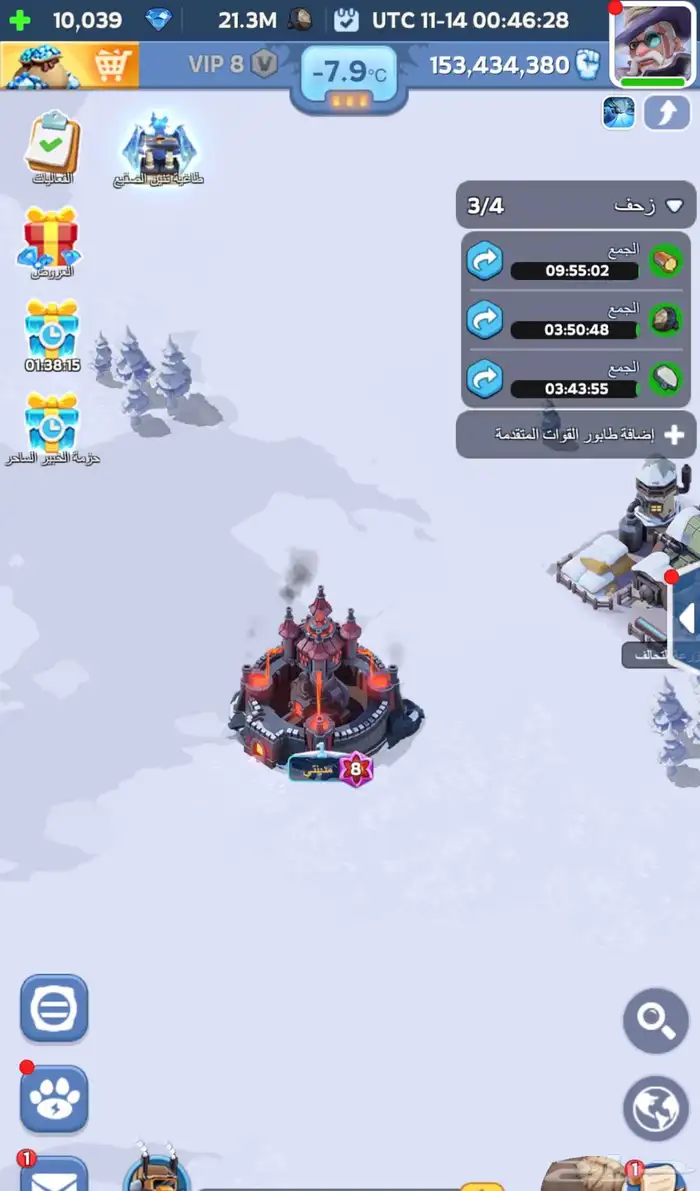Add an advanced troops queue

coord(576,435)
